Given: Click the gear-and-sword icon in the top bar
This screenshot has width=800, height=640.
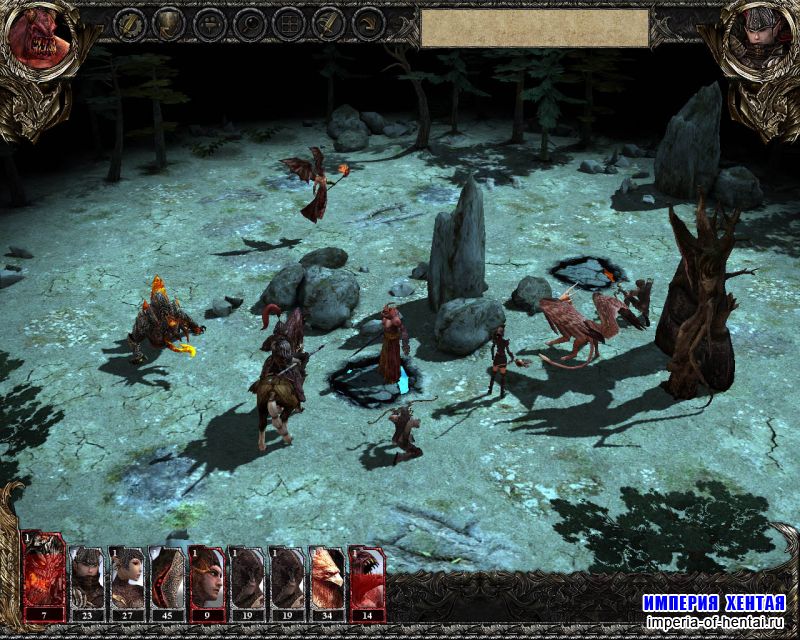Looking at the screenshot, I should 129,21.
